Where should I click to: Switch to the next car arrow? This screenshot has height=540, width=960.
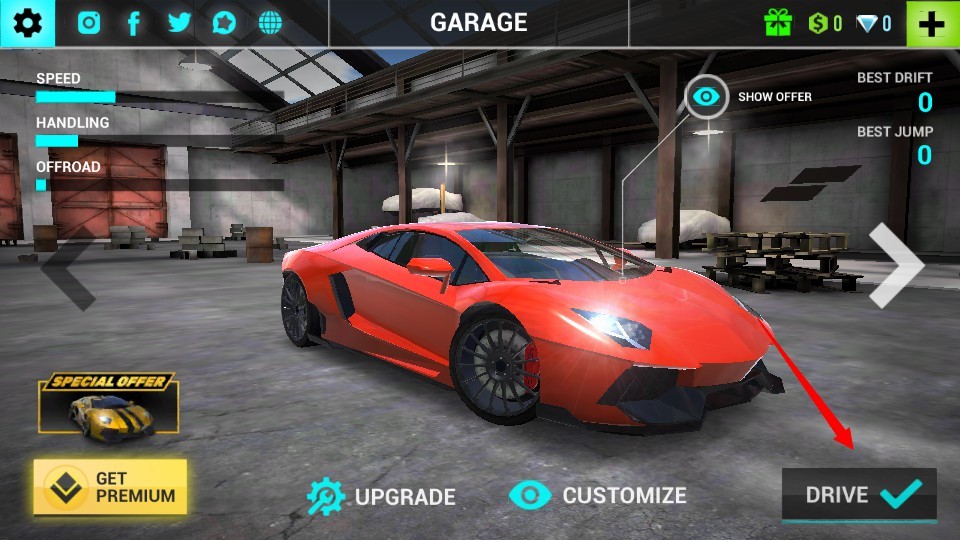pyautogui.click(x=895, y=265)
